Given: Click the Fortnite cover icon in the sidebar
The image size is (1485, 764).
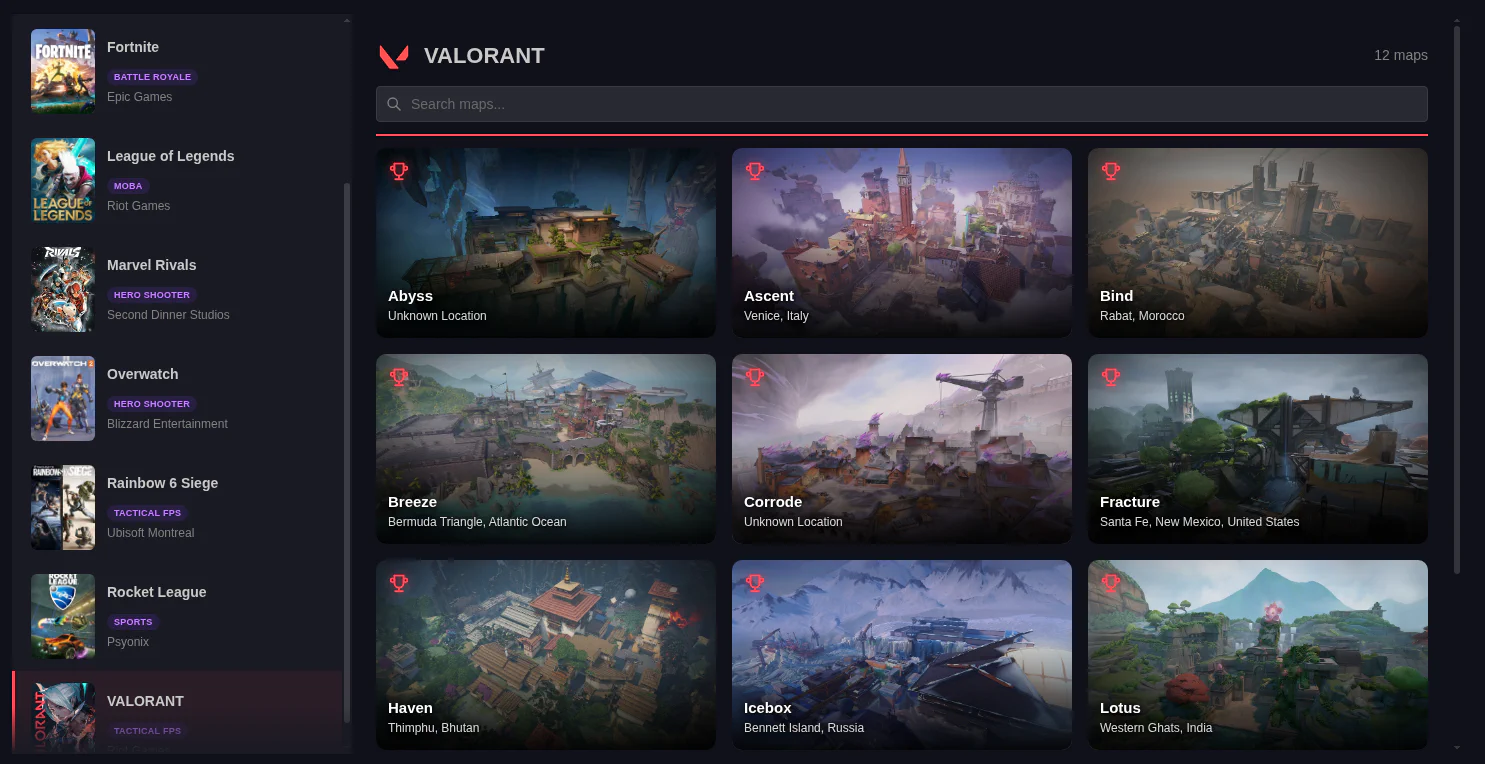Looking at the screenshot, I should coord(63,70).
